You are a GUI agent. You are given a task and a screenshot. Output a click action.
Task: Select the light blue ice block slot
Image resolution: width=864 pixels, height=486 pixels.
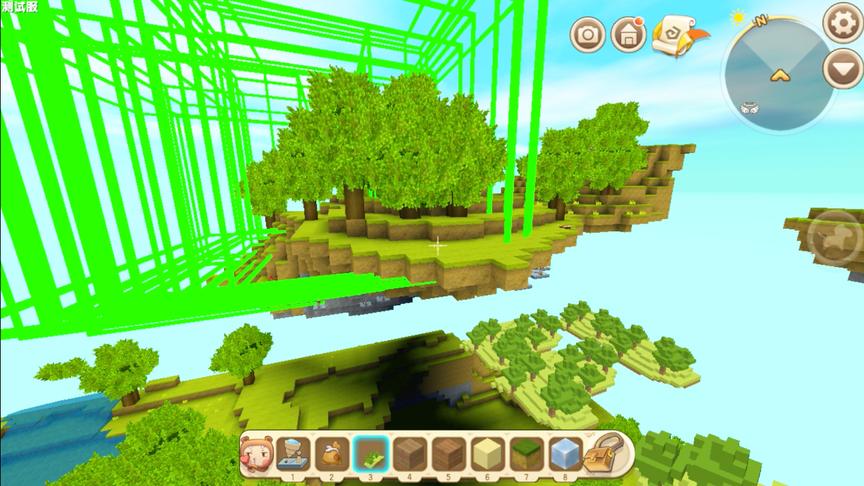coord(565,454)
